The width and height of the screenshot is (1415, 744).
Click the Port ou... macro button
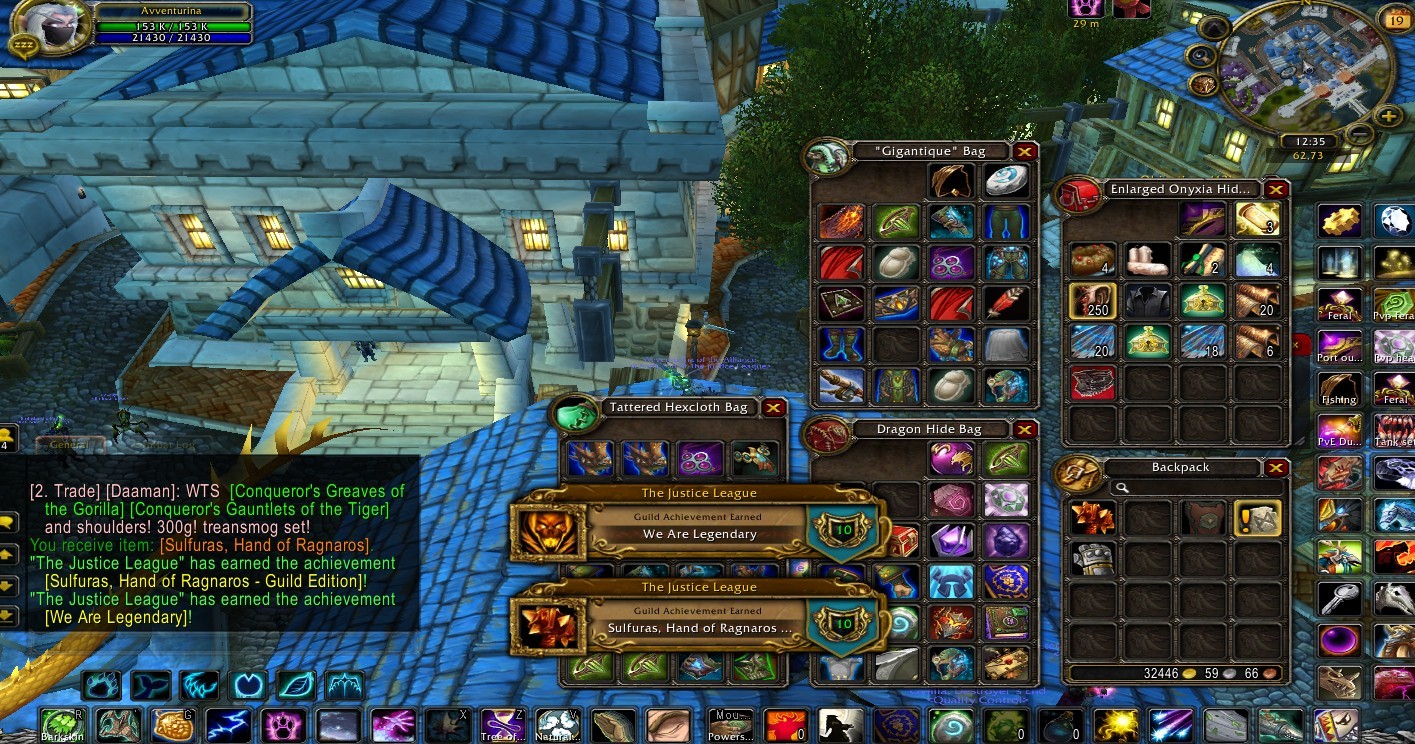click(x=1338, y=346)
